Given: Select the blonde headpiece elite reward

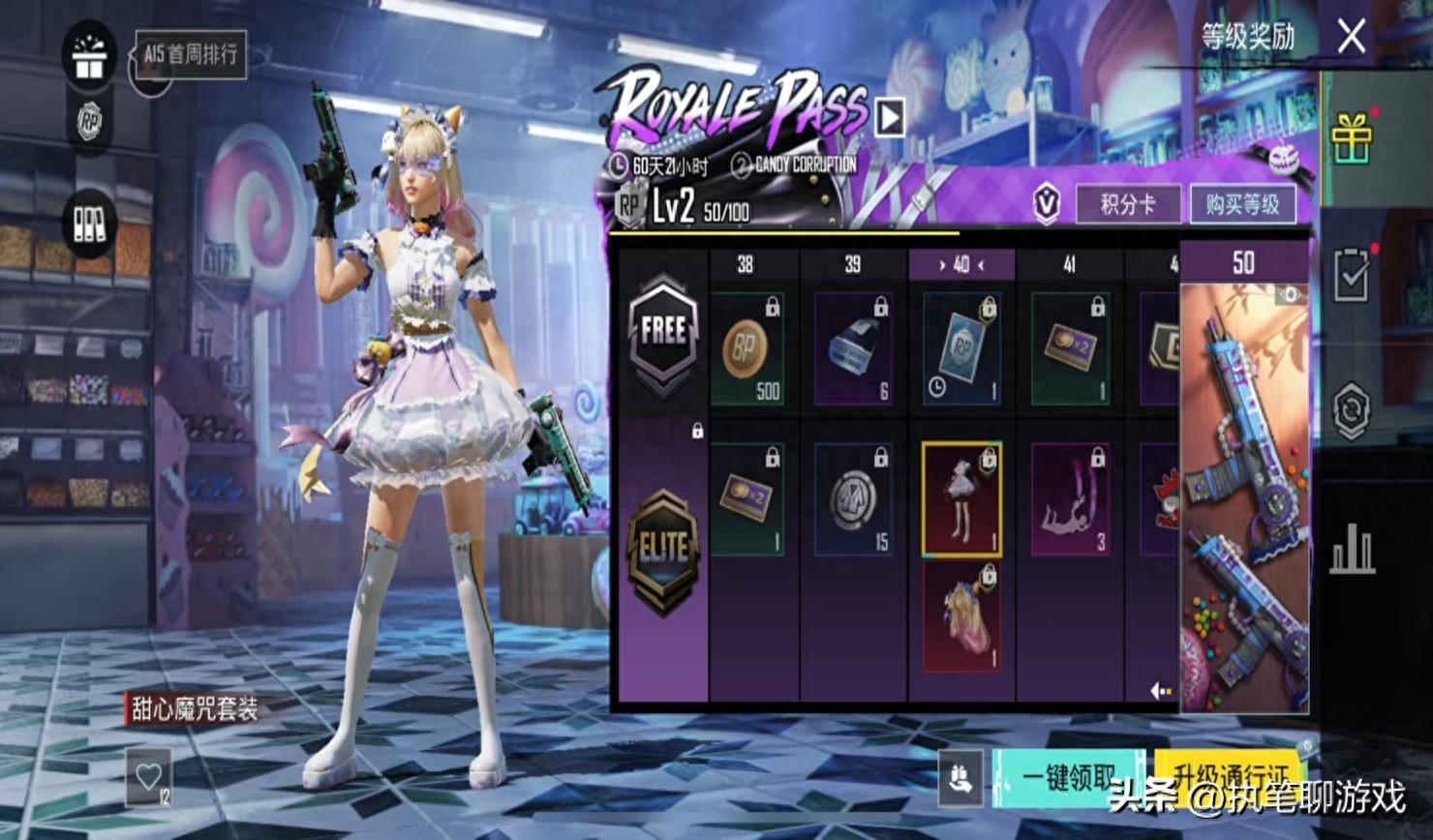Looking at the screenshot, I should click(961, 618).
